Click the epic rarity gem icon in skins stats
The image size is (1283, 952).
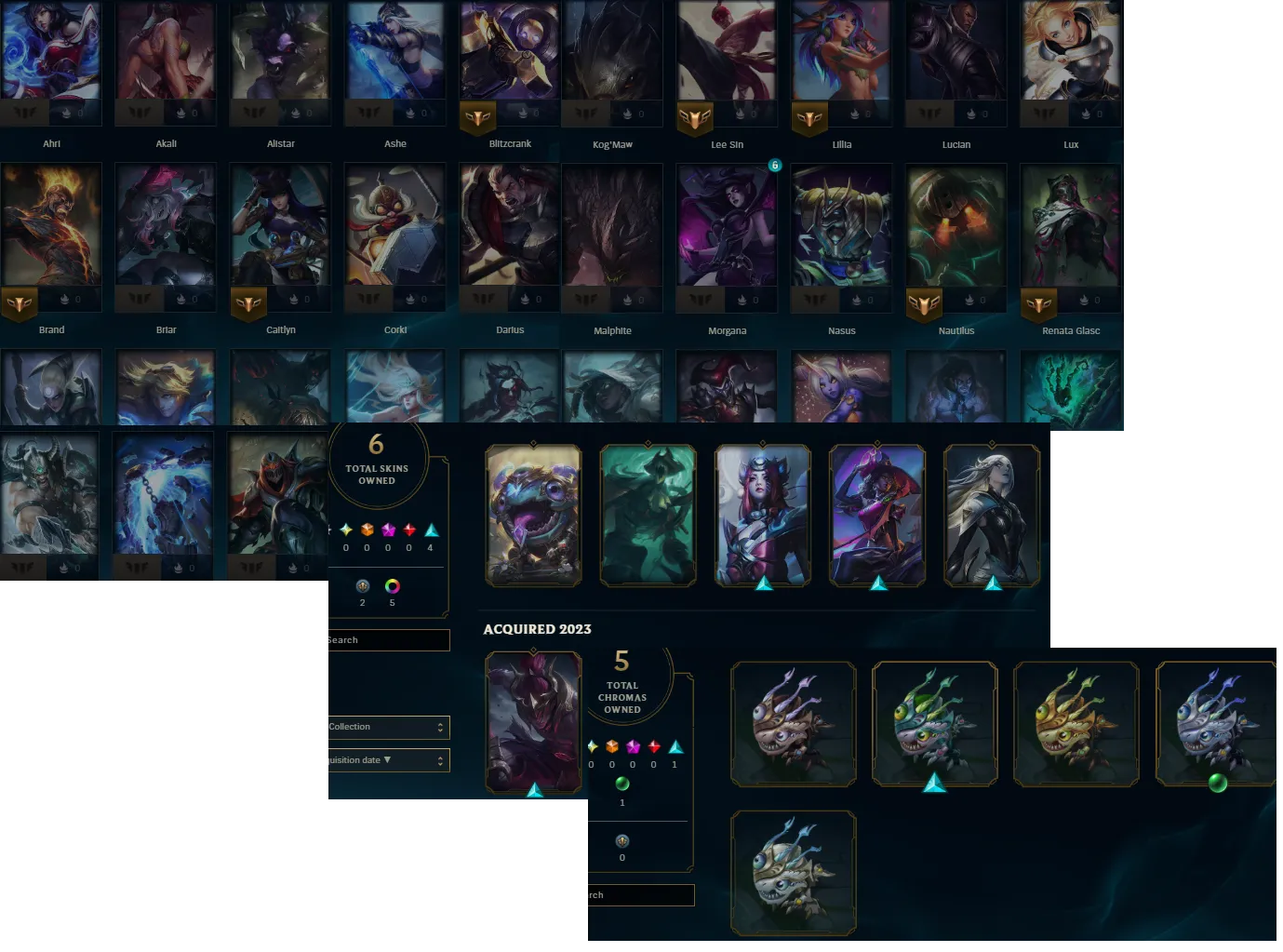[346, 530]
